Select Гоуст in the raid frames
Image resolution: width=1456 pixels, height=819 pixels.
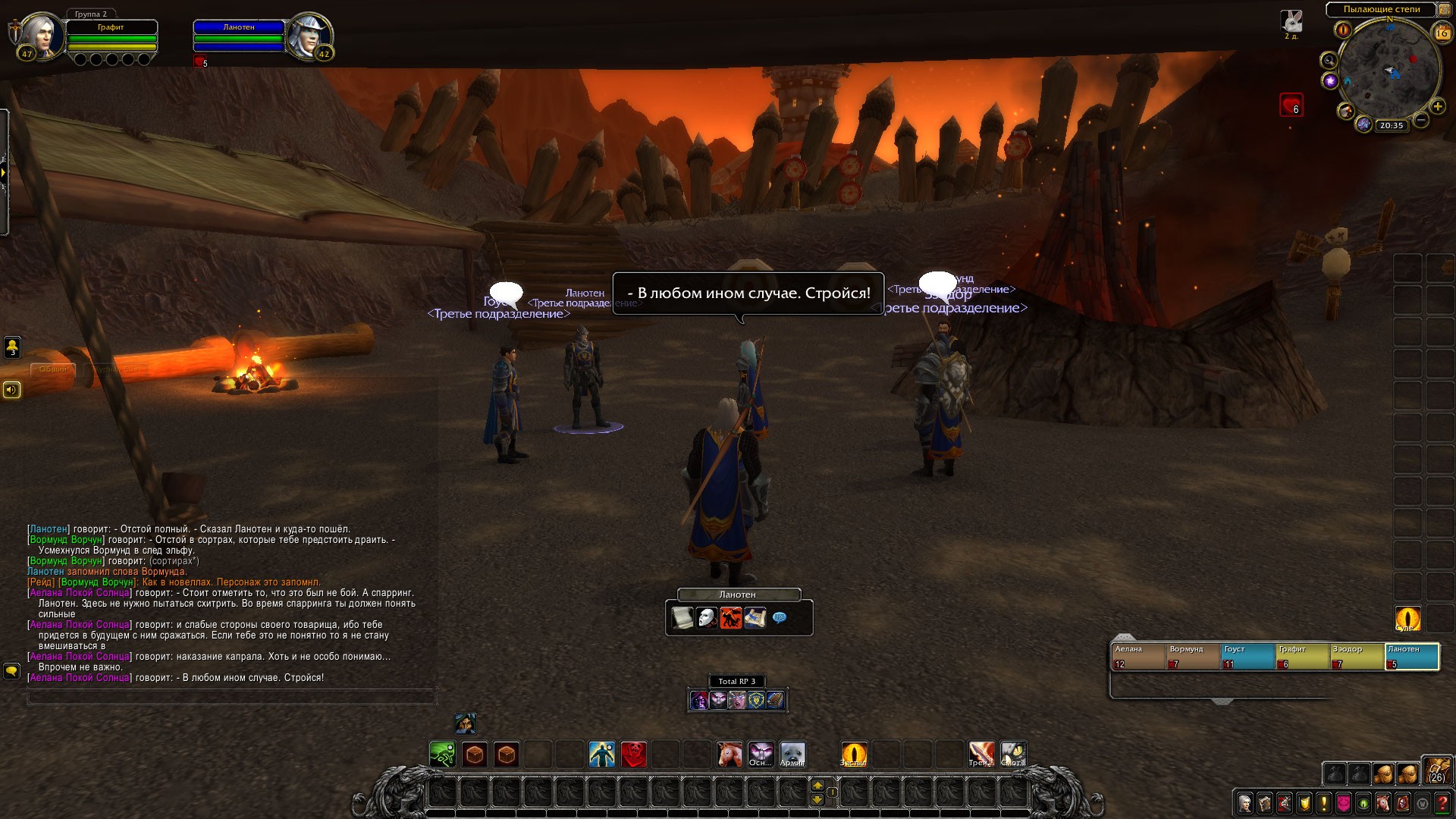pos(1247,657)
